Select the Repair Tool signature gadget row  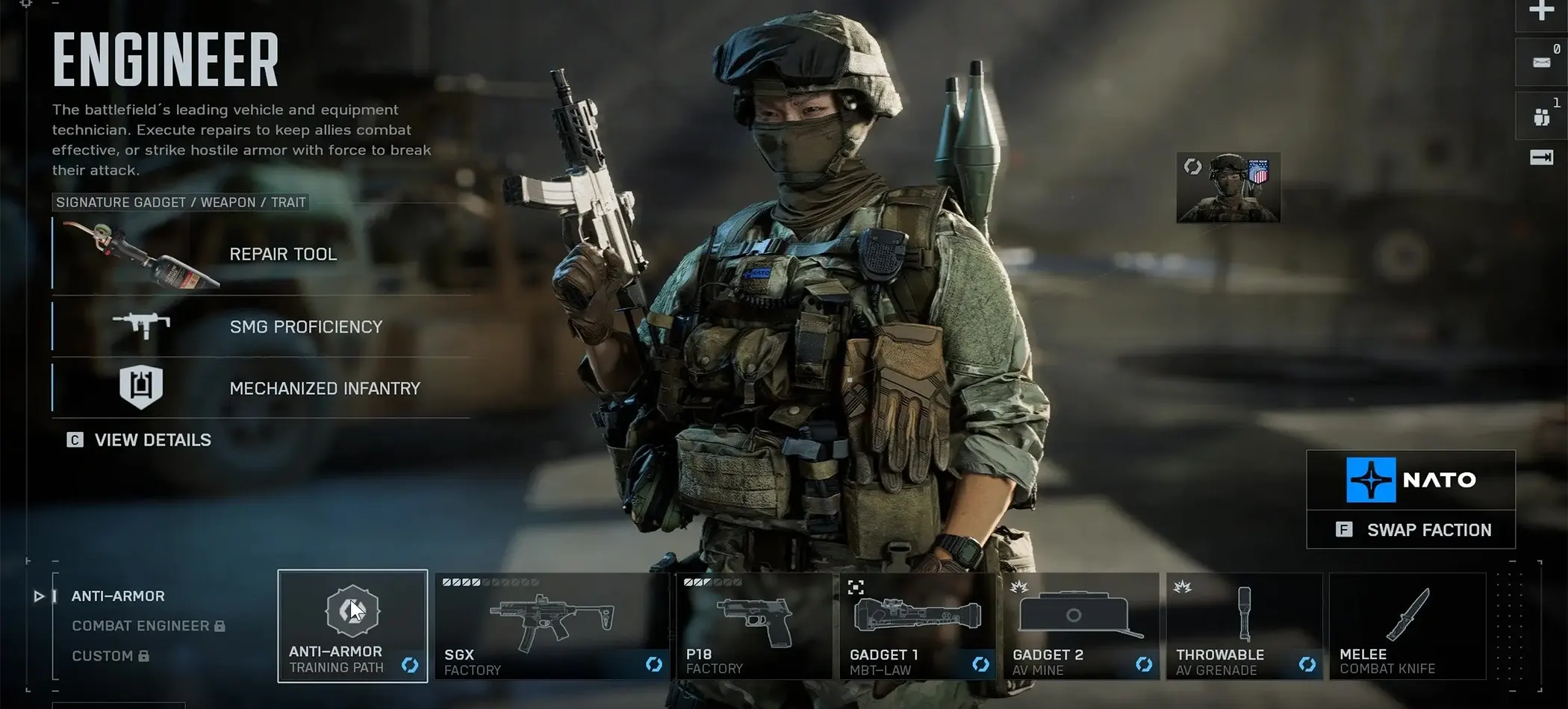pyautogui.click(x=261, y=254)
